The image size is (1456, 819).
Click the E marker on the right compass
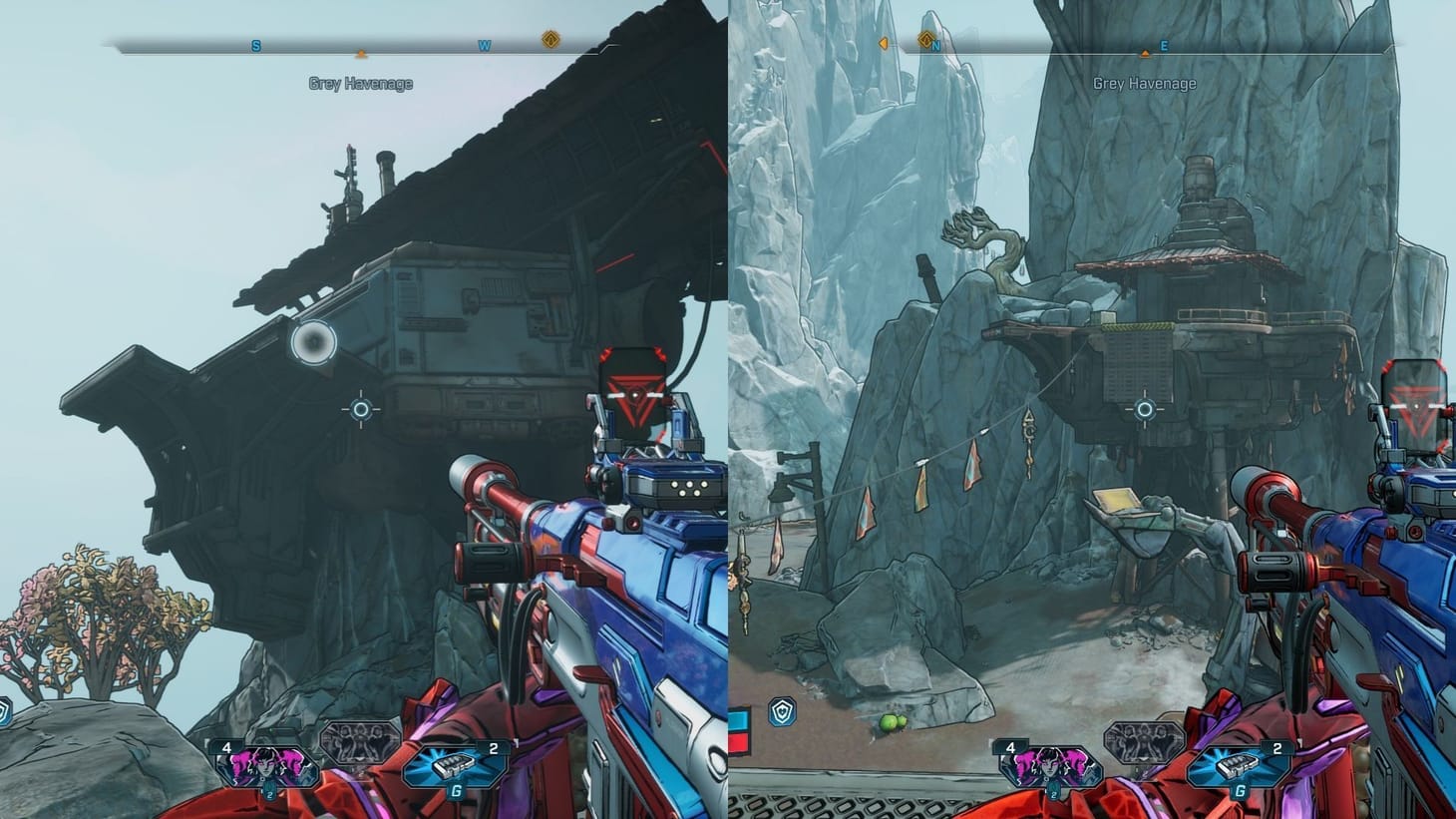[x=1163, y=45]
